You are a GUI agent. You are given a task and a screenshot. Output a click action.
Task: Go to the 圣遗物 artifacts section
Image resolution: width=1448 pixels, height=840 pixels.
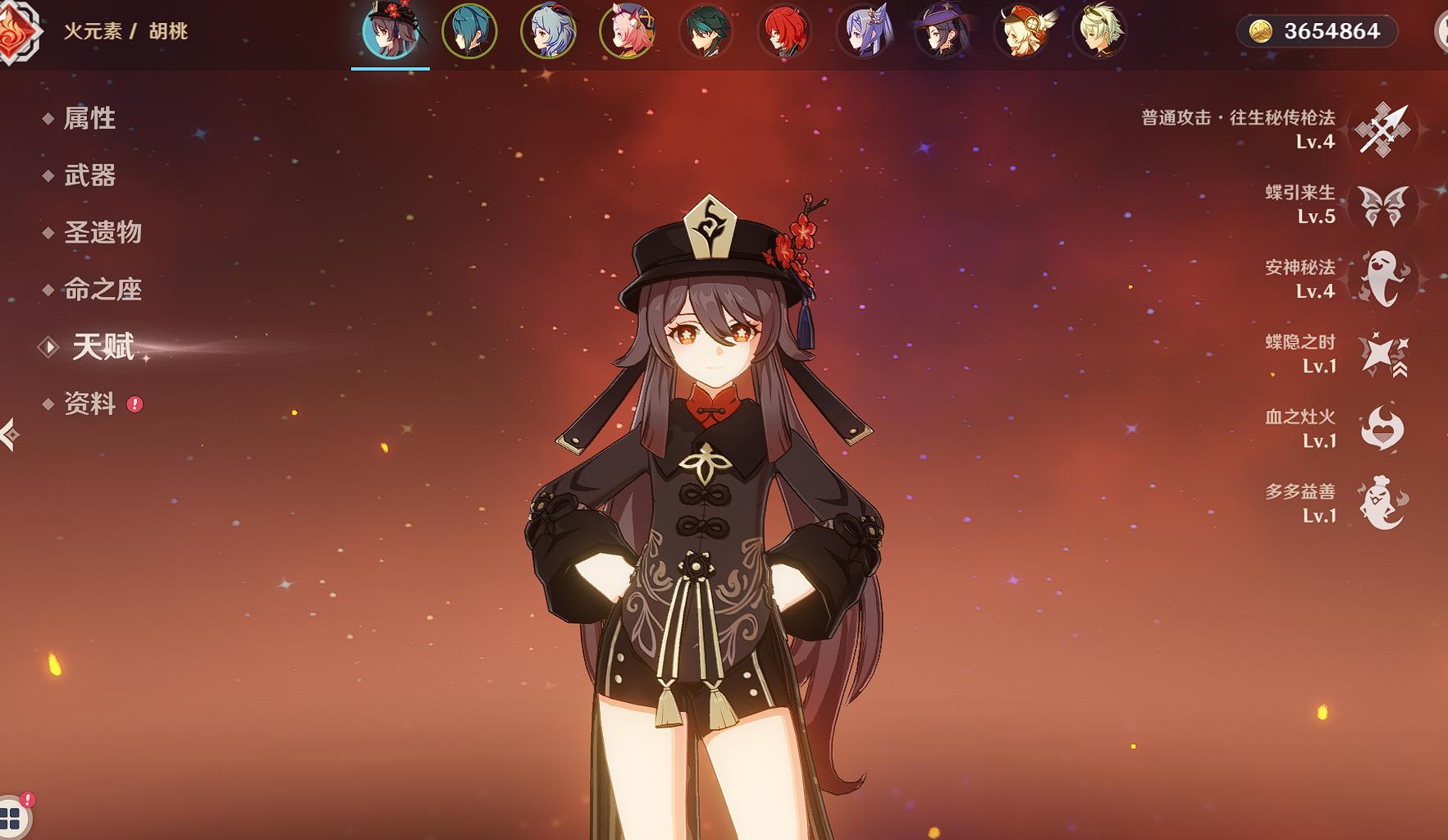[x=103, y=232]
